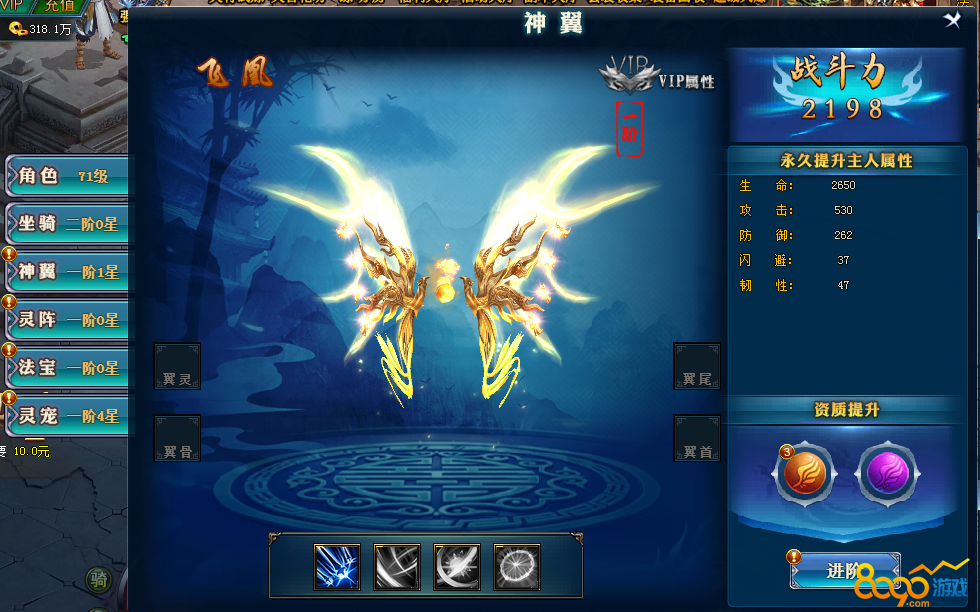This screenshot has height=612, width=980.
Task: Select the 神翼 wings tab
Action: coord(66,271)
